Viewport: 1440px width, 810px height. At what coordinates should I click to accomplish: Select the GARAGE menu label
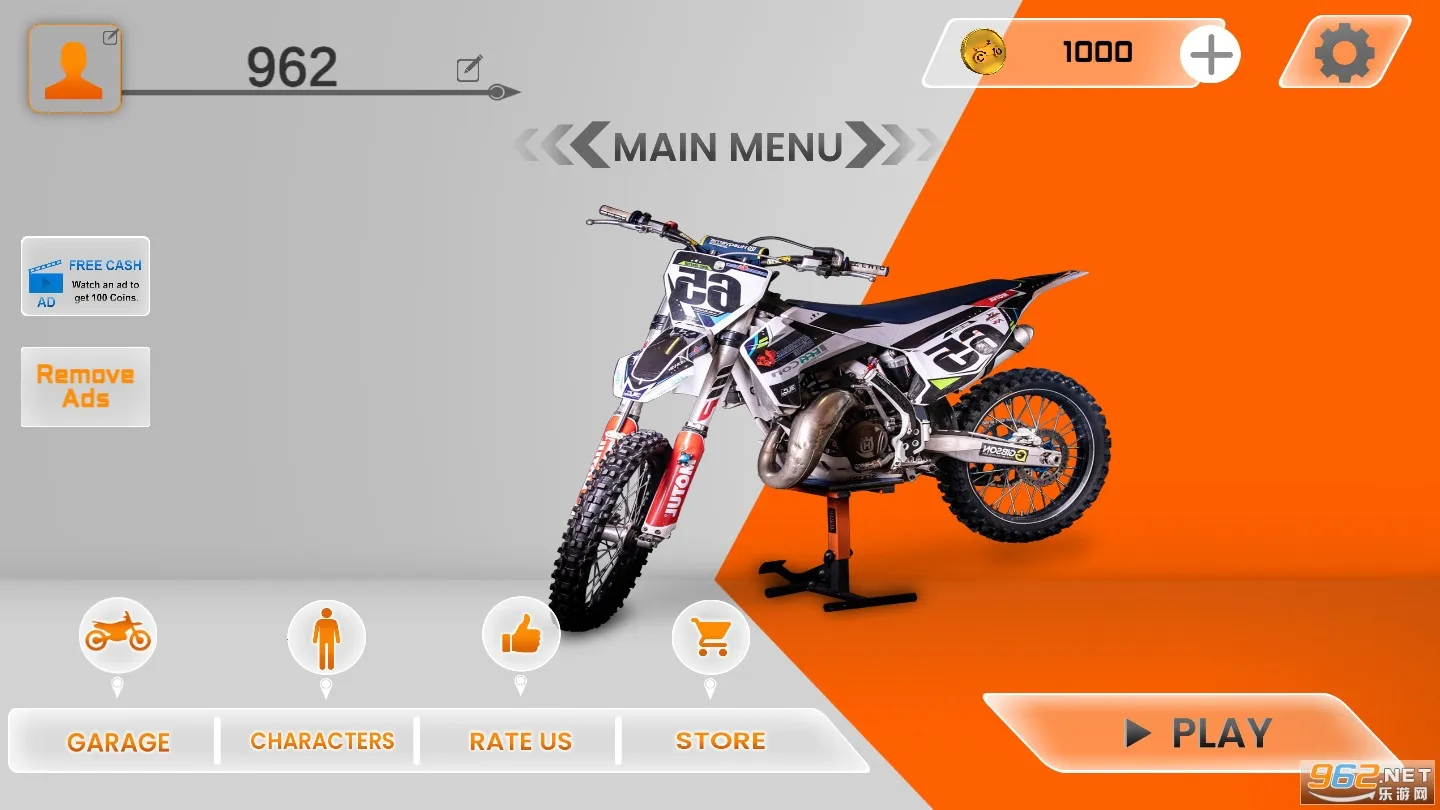(118, 741)
